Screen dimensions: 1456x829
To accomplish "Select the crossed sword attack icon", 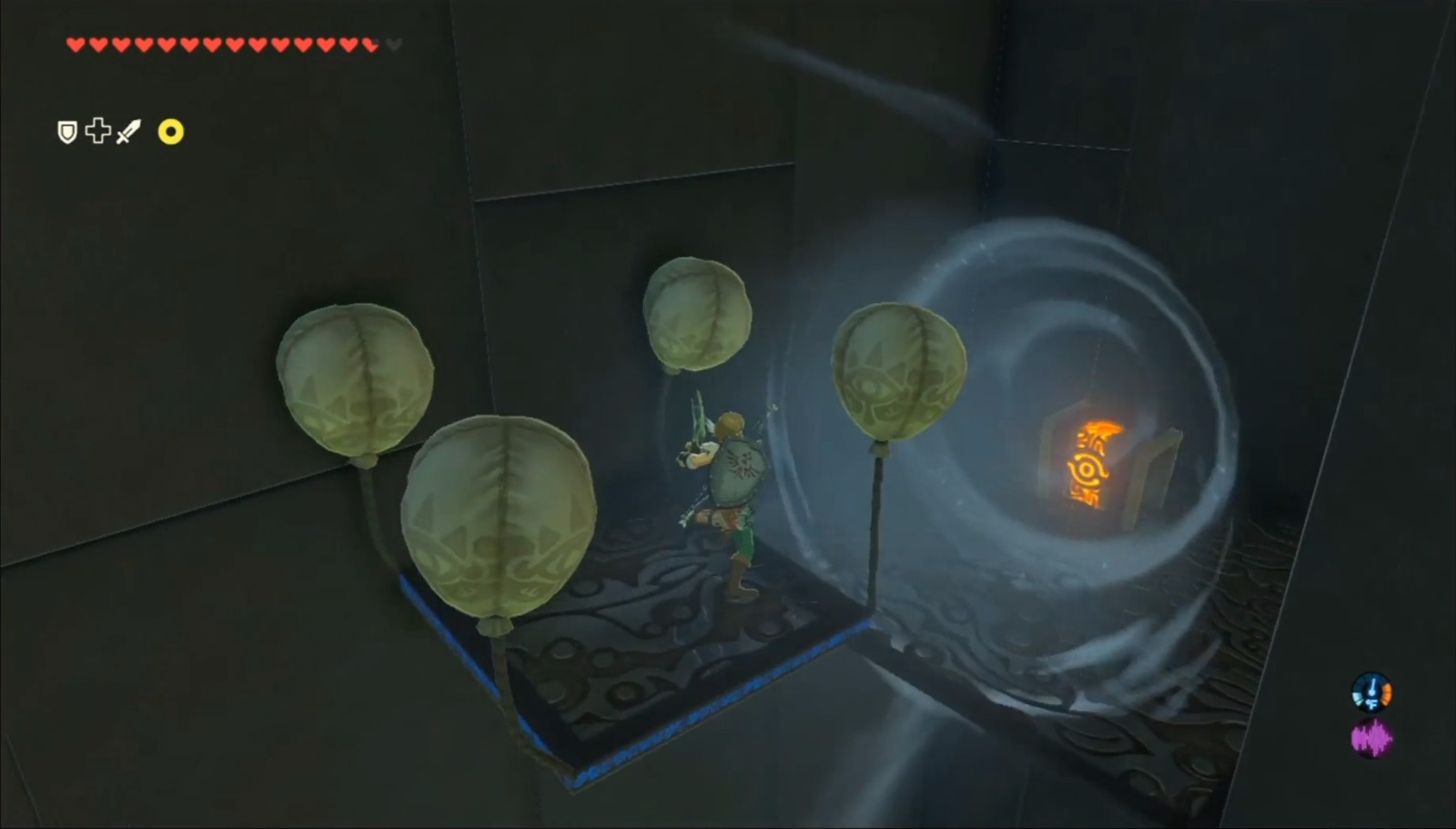I will click(129, 131).
